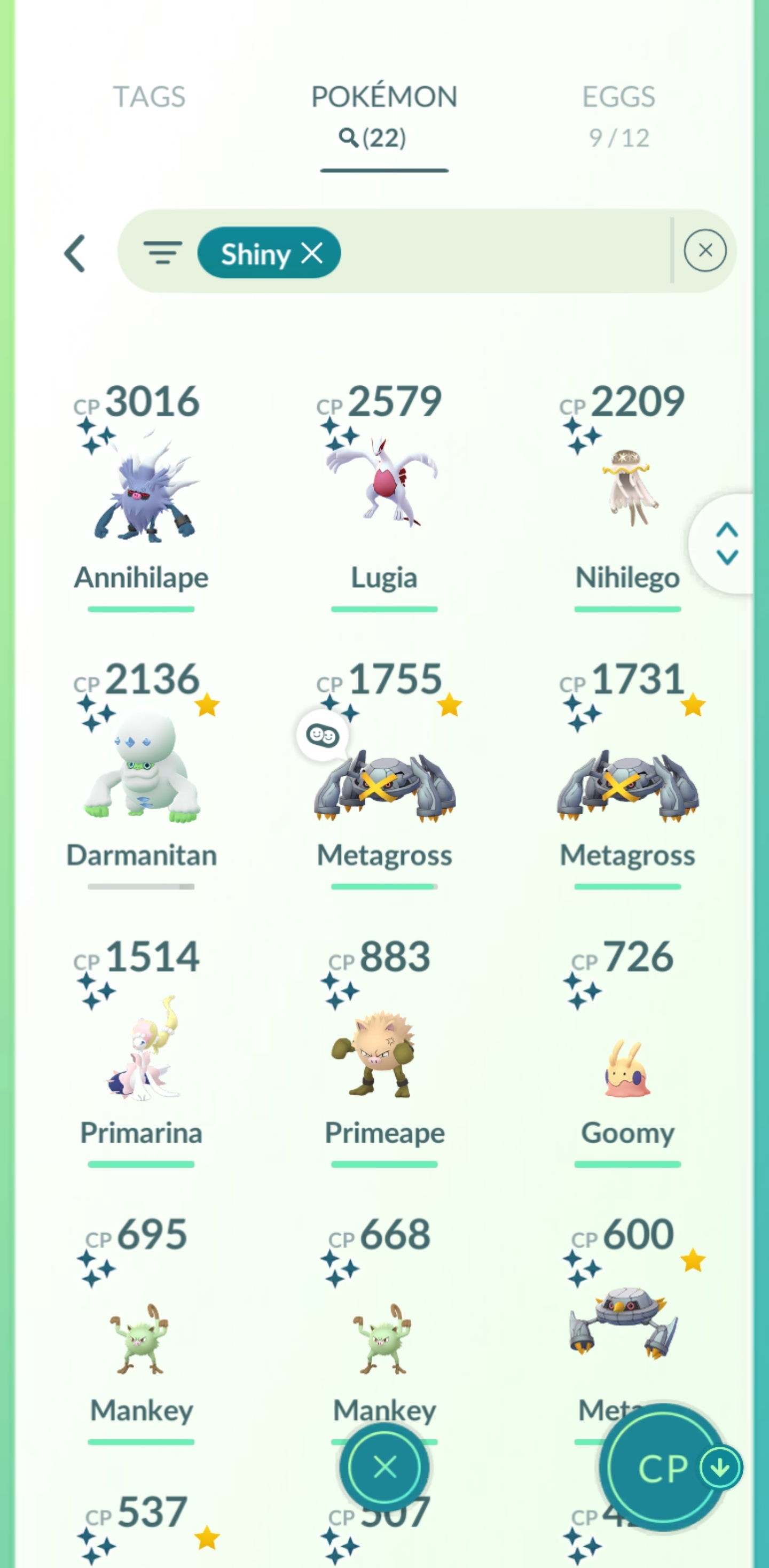This screenshot has width=769, height=1568.
Task: Dismiss search with the bottom center X button
Action: [x=384, y=1467]
